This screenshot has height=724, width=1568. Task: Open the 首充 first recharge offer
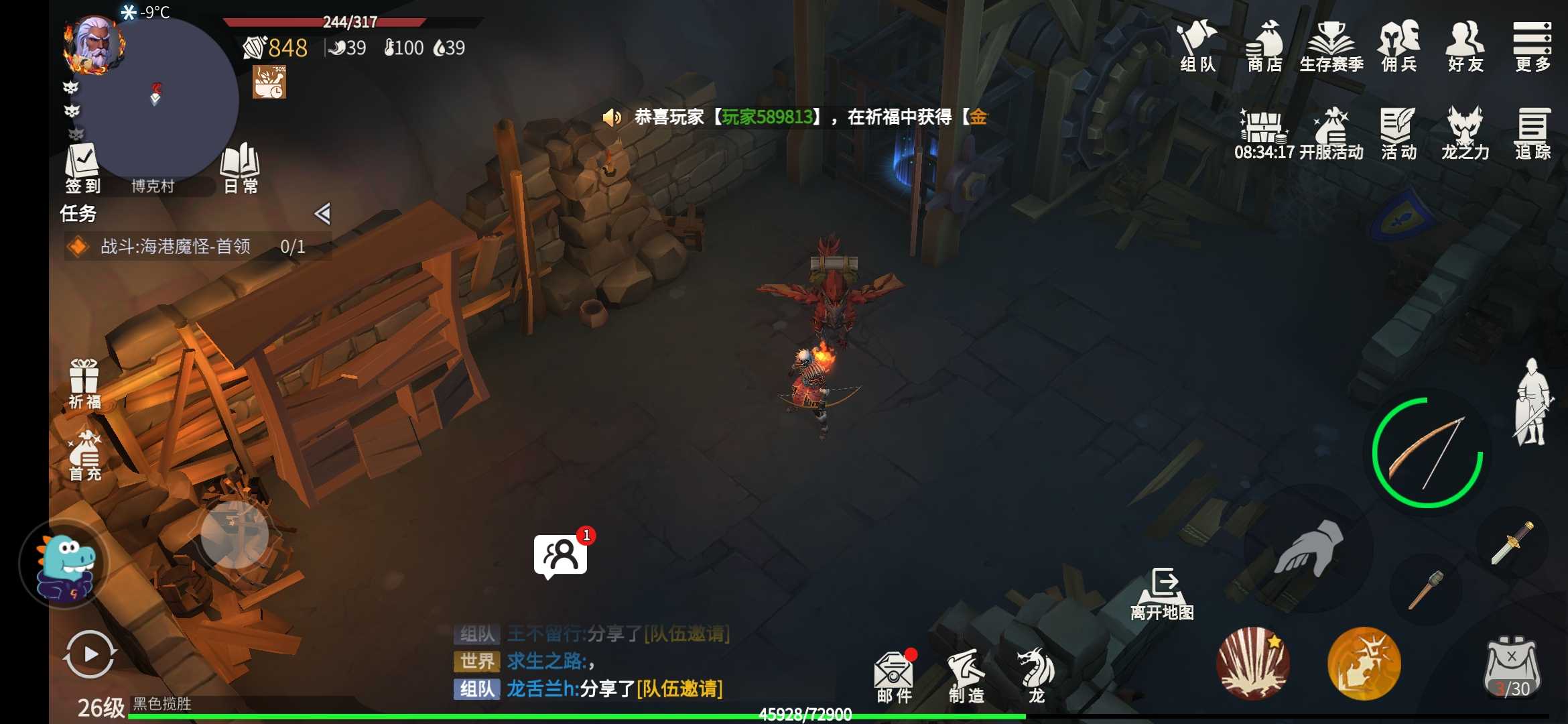(x=84, y=456)
